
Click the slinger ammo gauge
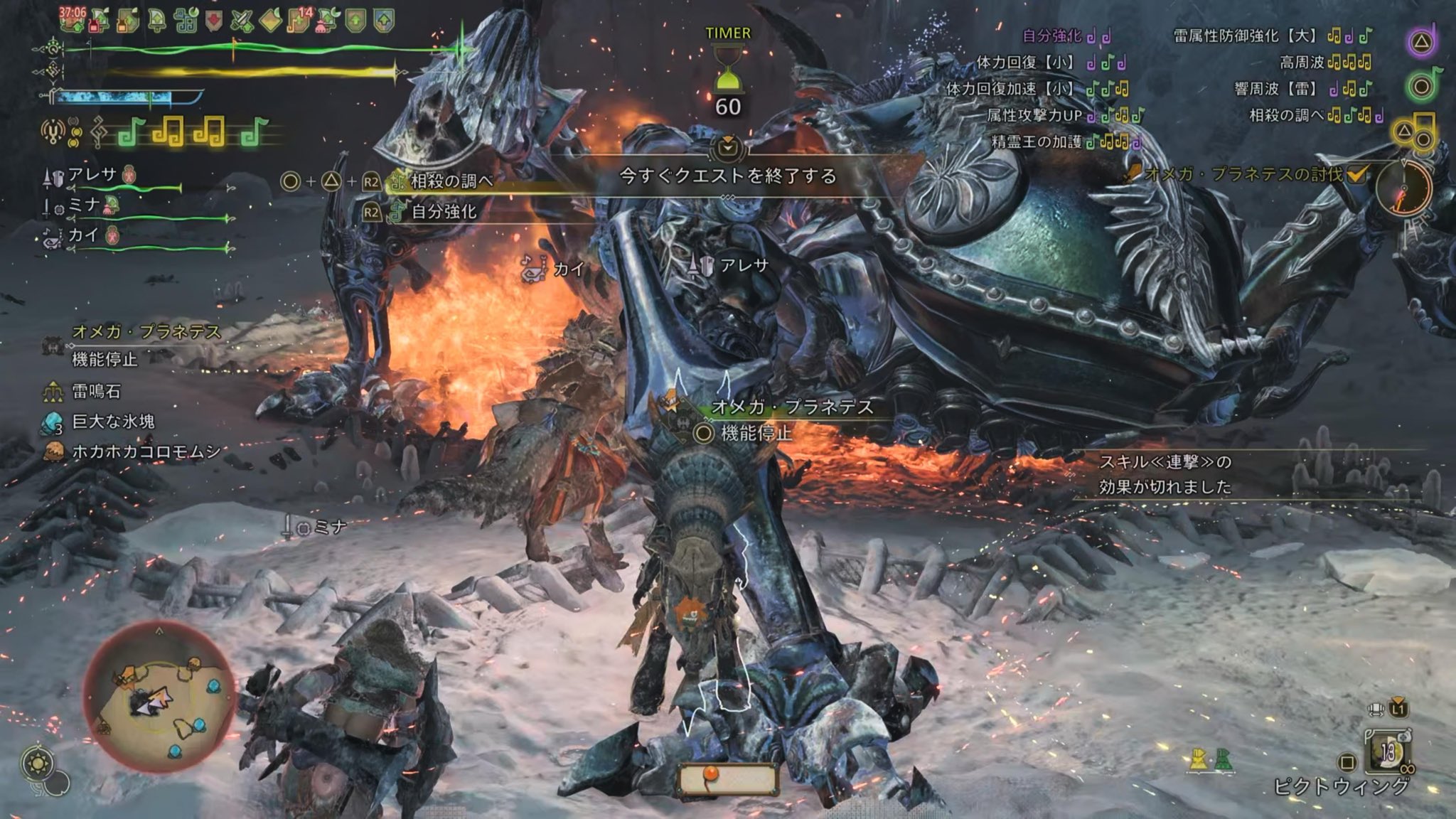(727, 778)
